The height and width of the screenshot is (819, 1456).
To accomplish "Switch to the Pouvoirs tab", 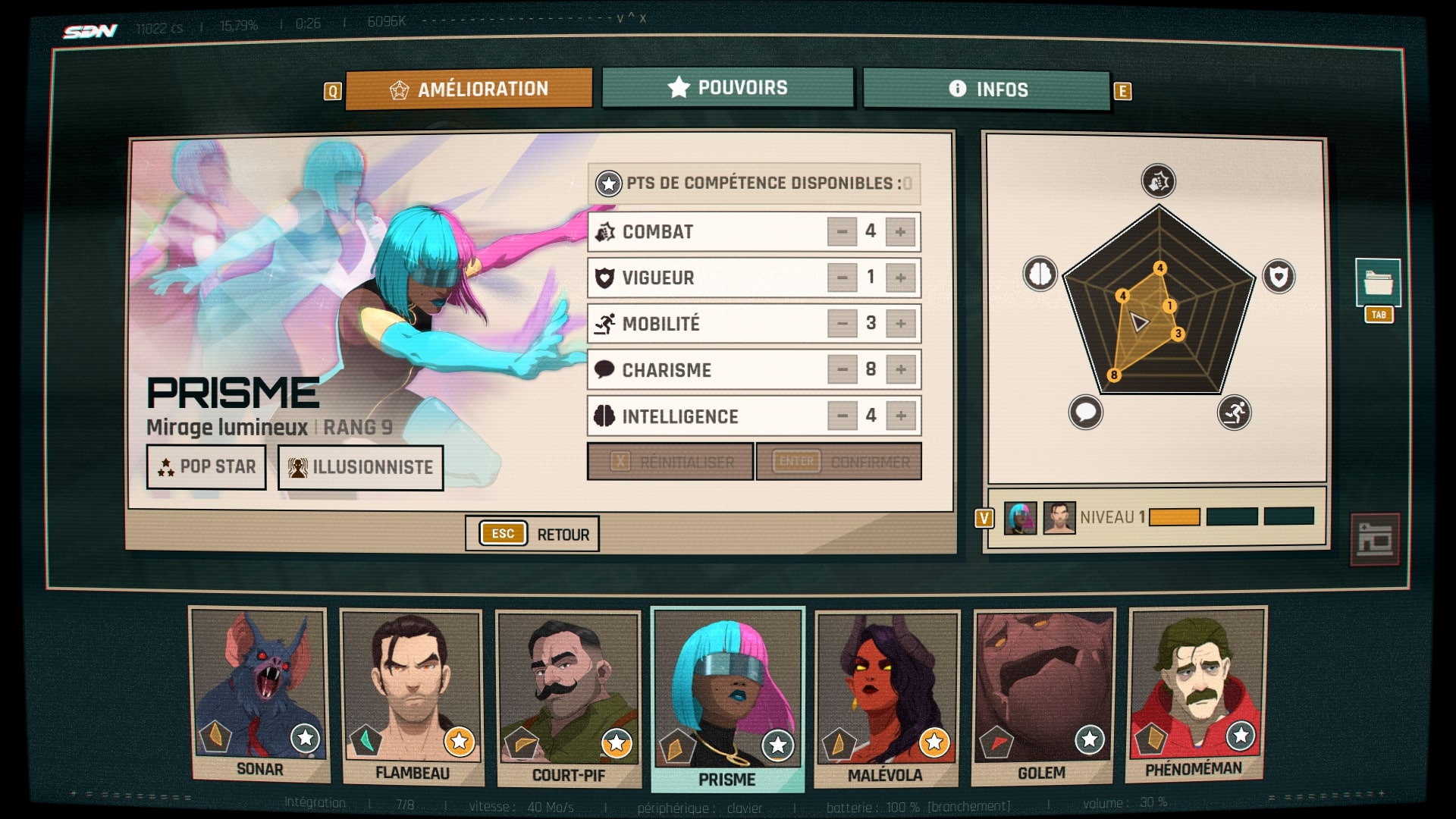I will [x=727, y=88].
